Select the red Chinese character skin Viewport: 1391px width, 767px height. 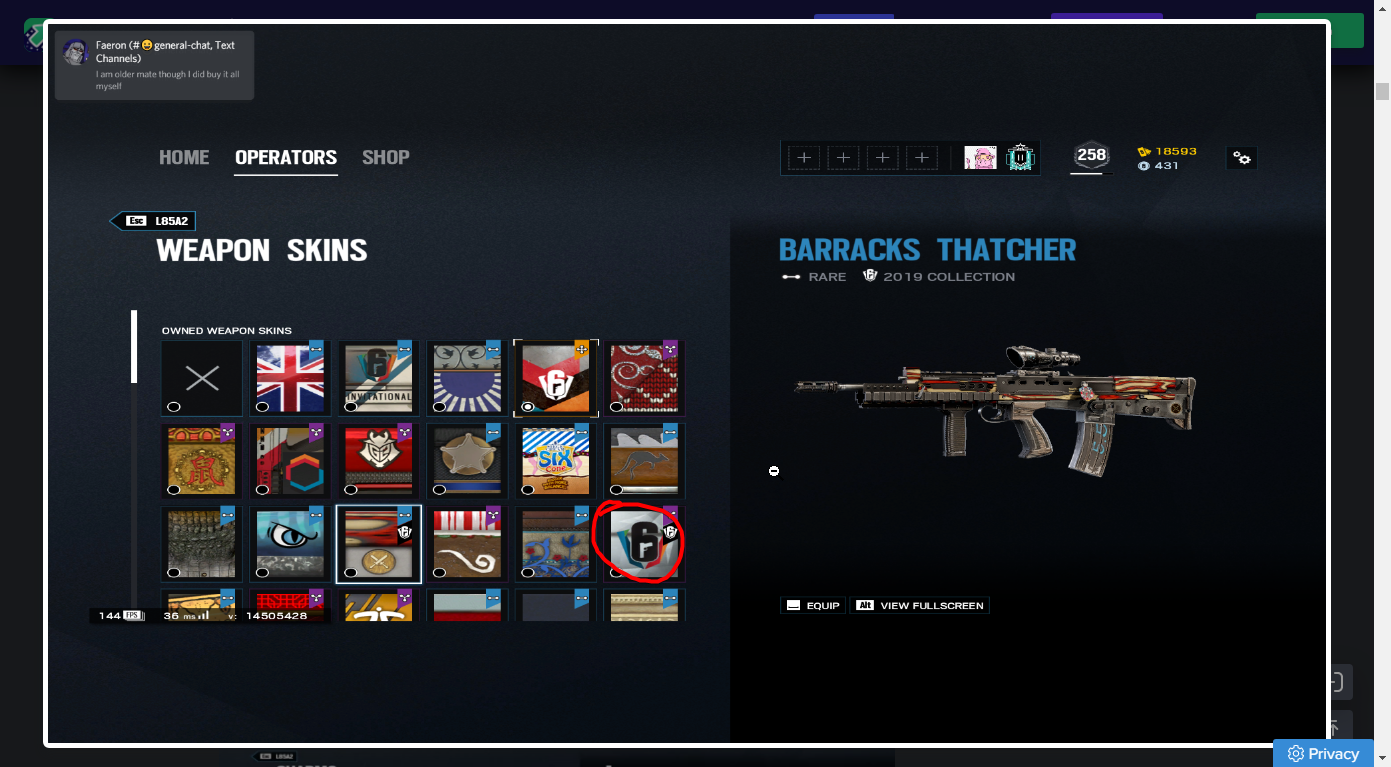(202, 461)
